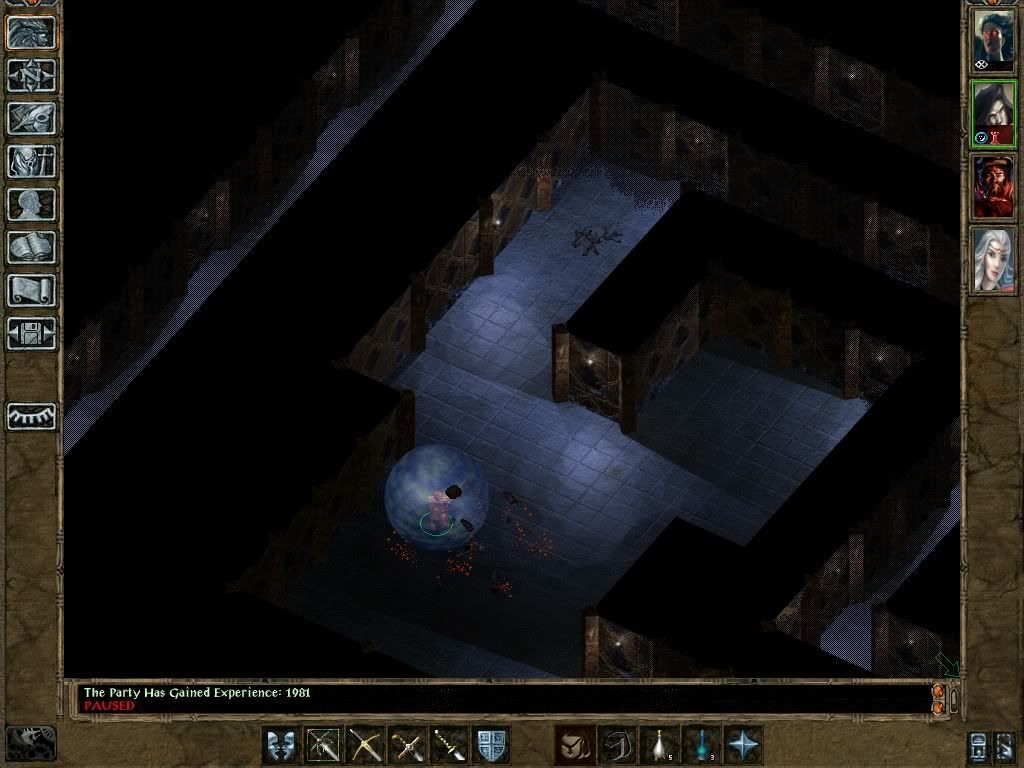Image resolution: width=1024 pixels, height=768 pixels.
Task: Choose the talk action with the two masks
Action: [x=281, y=745]
